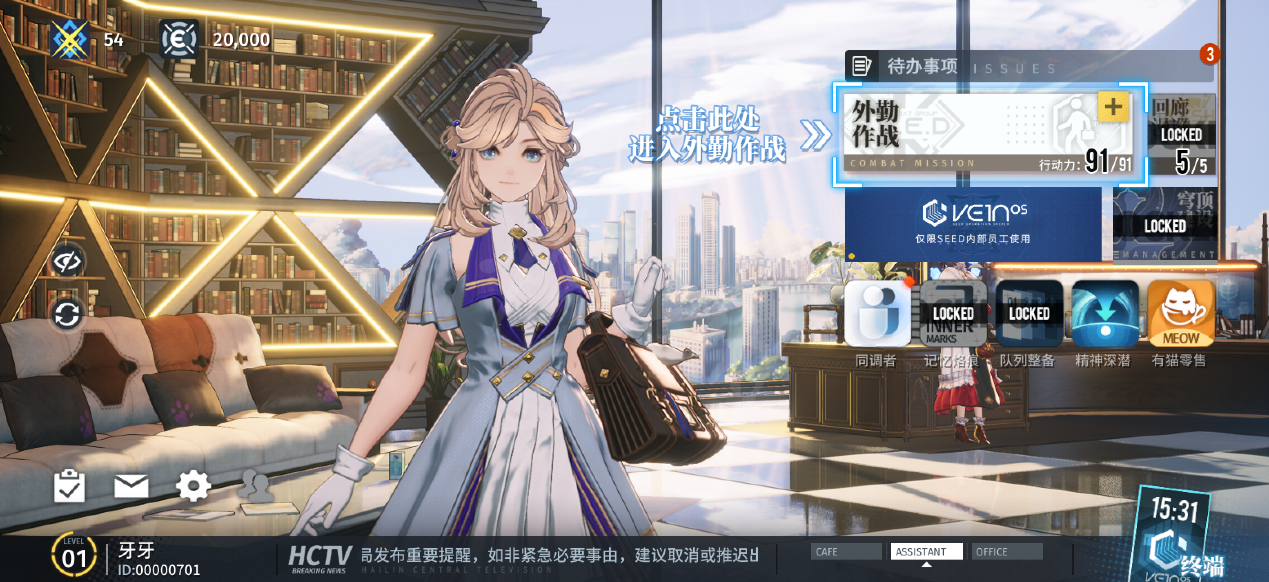
Task: Select the ASSISTANT tab
Action: (926, 552)
